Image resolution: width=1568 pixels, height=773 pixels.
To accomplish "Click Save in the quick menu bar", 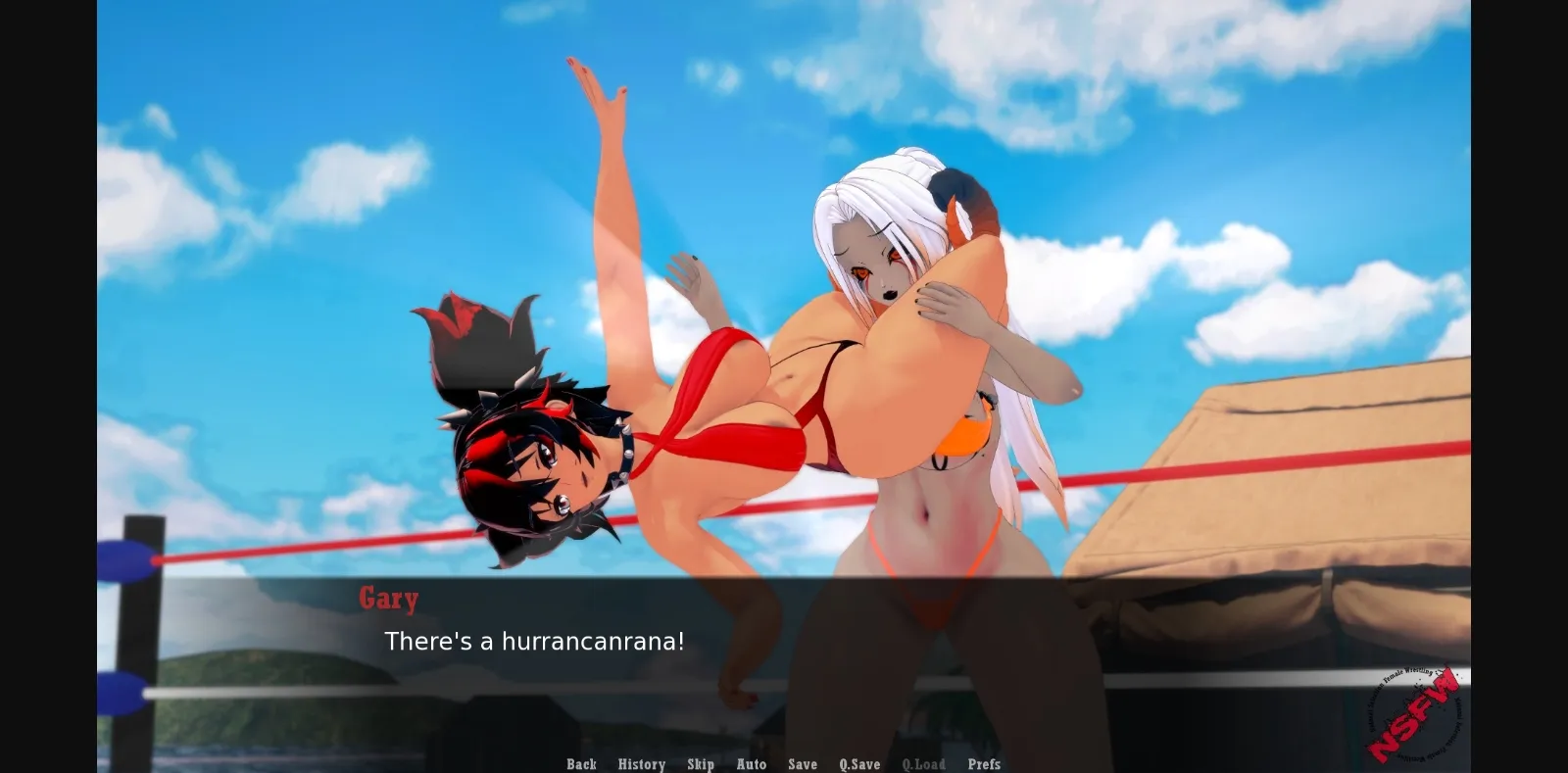I will [x=803, y=764].
